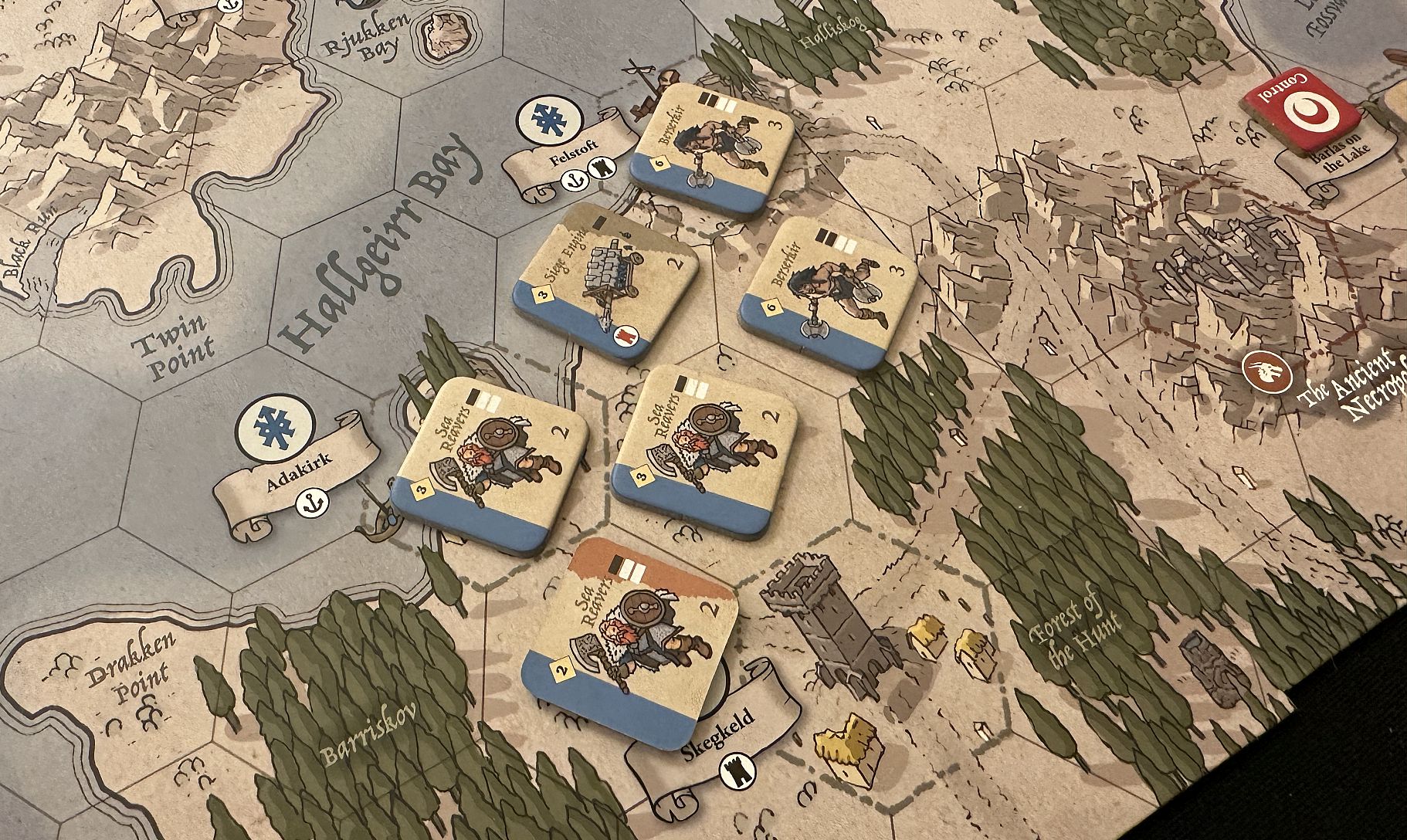
Task: Choose the Sea Reavers counter beside the Adakirk banner
Action: 489,462
